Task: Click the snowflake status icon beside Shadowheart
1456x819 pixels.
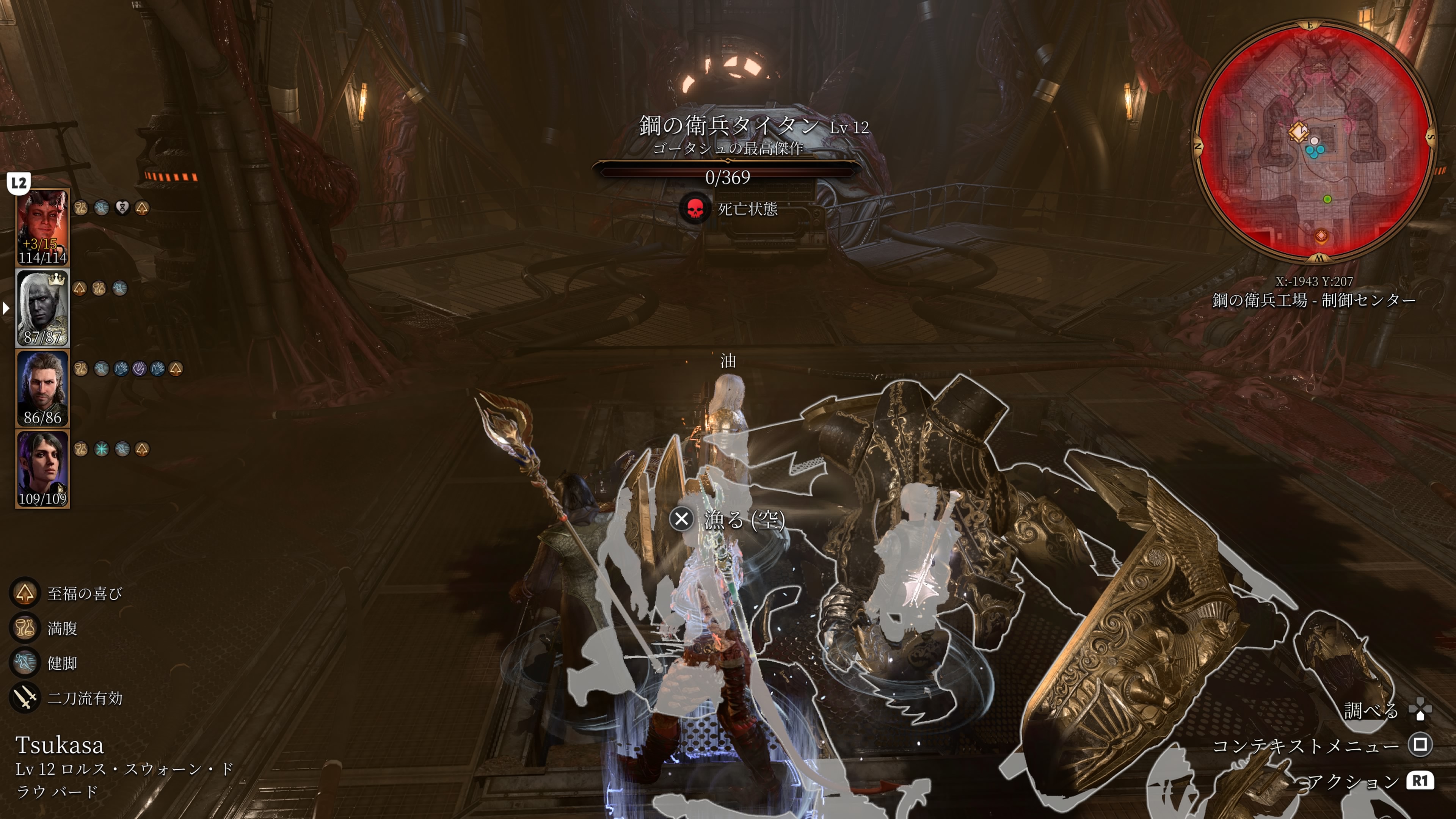Action: click(102, 449)
